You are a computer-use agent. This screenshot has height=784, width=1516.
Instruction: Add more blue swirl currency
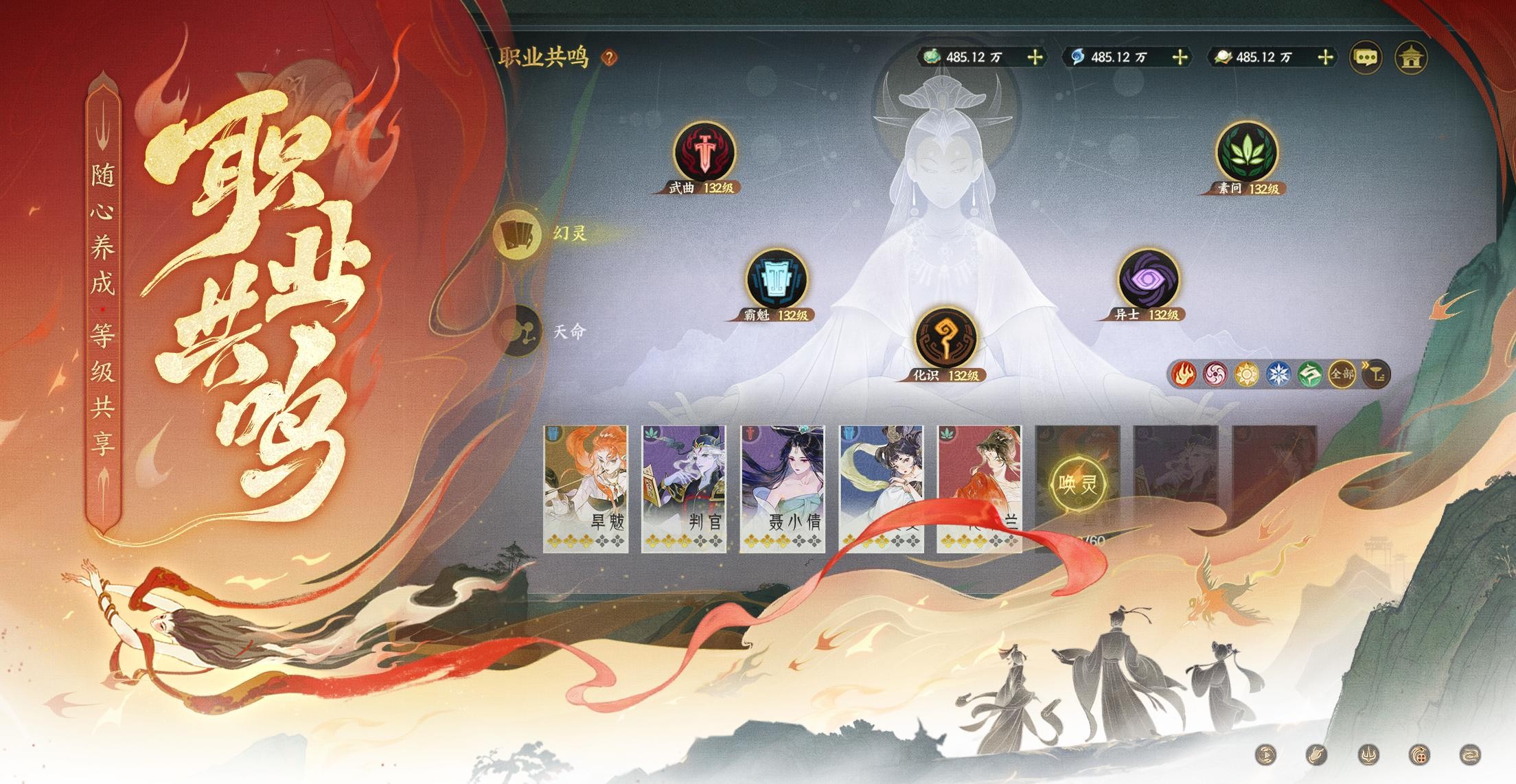[1180, 57]
